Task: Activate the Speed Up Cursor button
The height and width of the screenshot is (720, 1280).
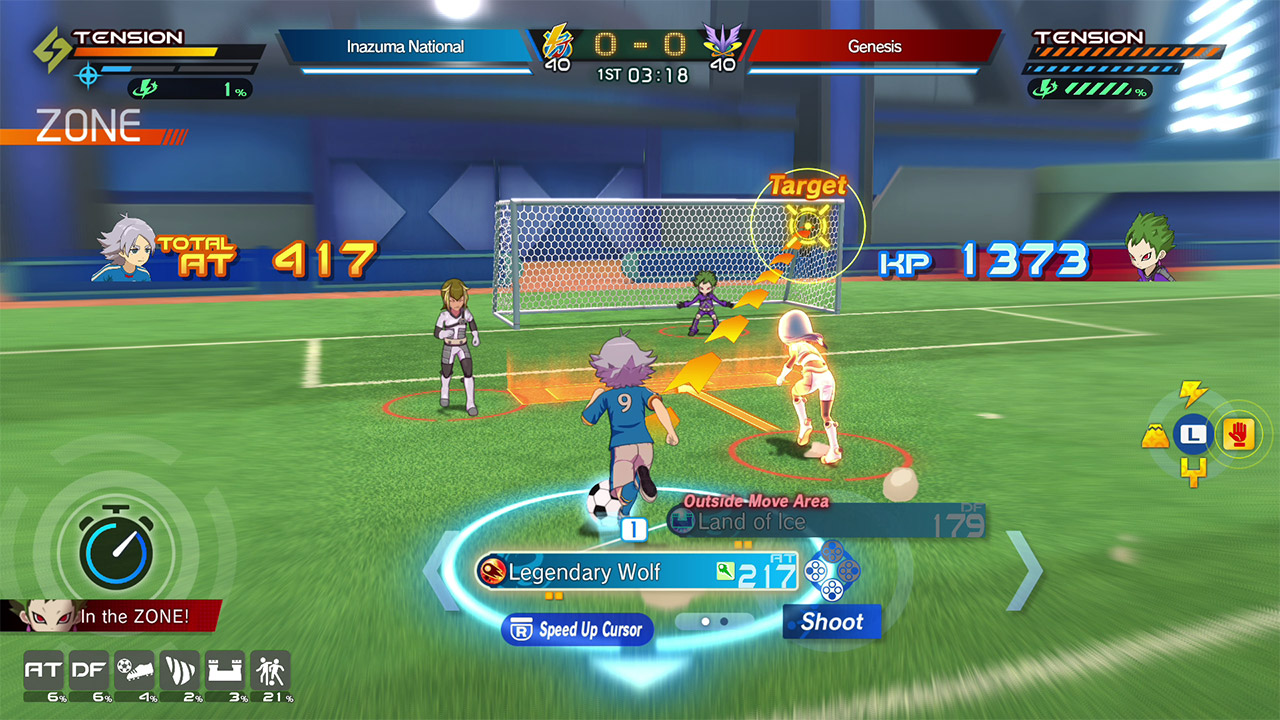Action: (578, 629)
